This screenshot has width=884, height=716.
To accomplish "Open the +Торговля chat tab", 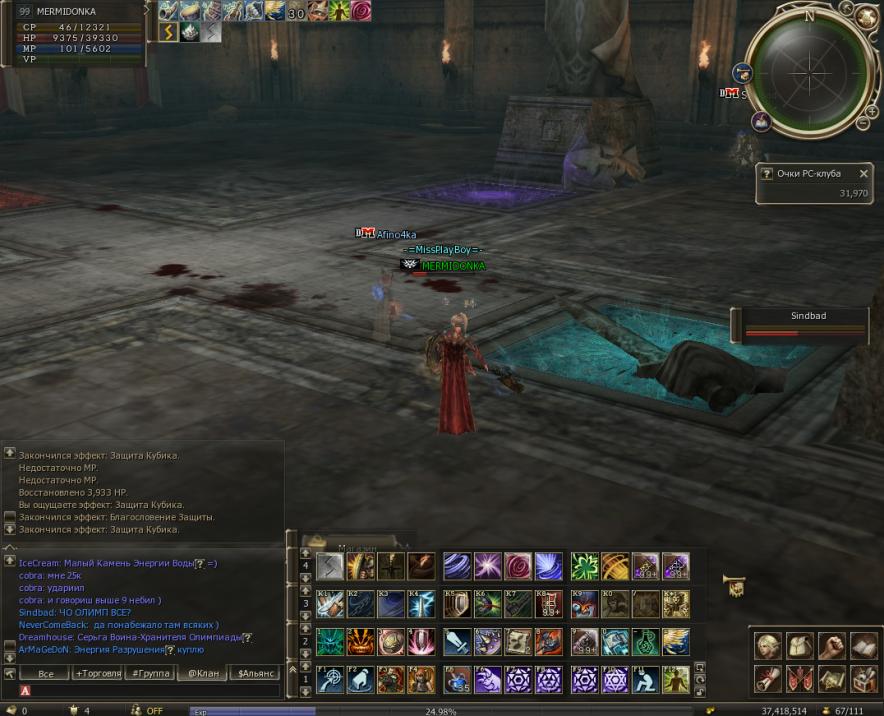I will [x=99, y=673].
